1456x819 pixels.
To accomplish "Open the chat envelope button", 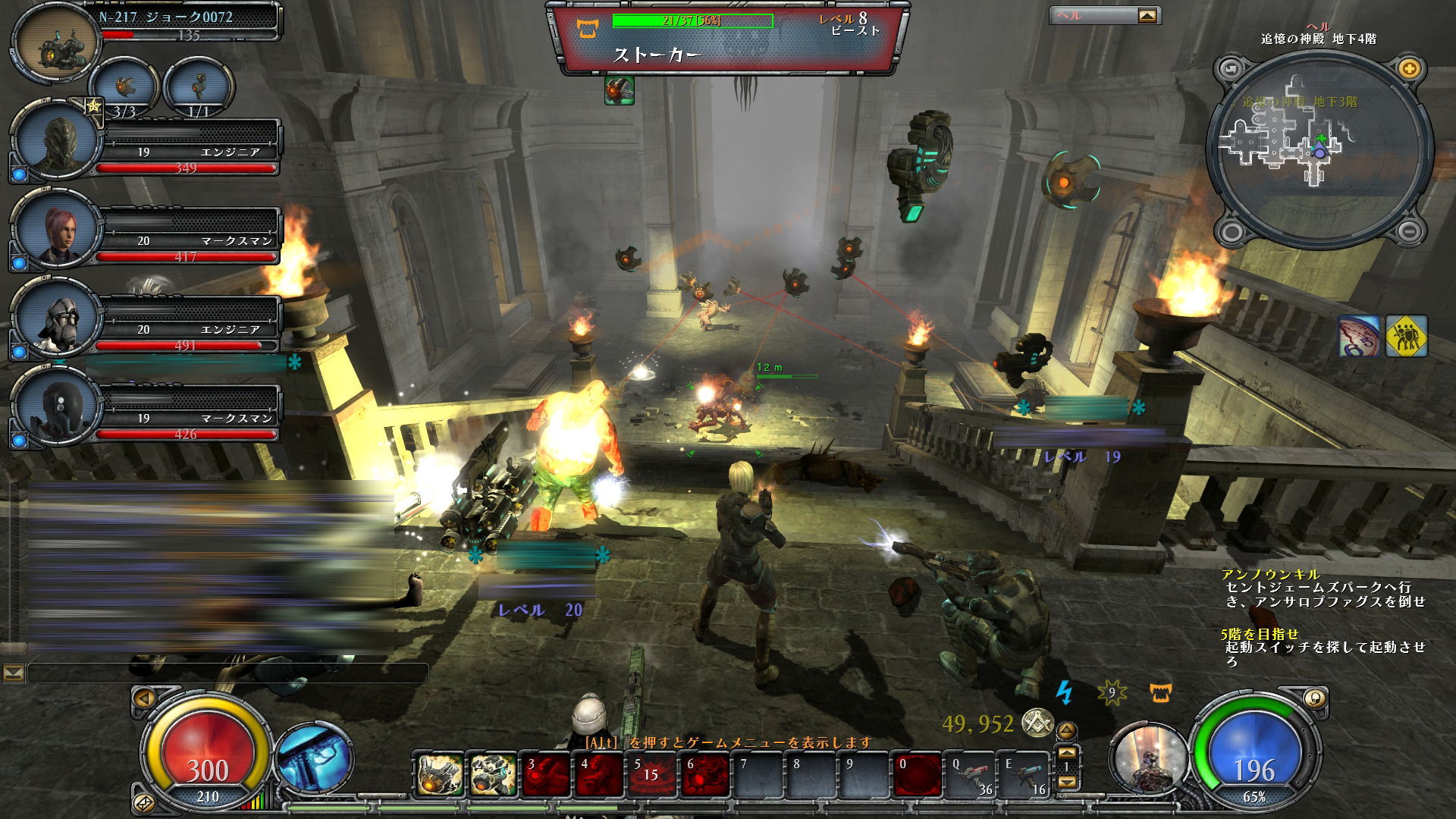I will [x=14, y=673].
